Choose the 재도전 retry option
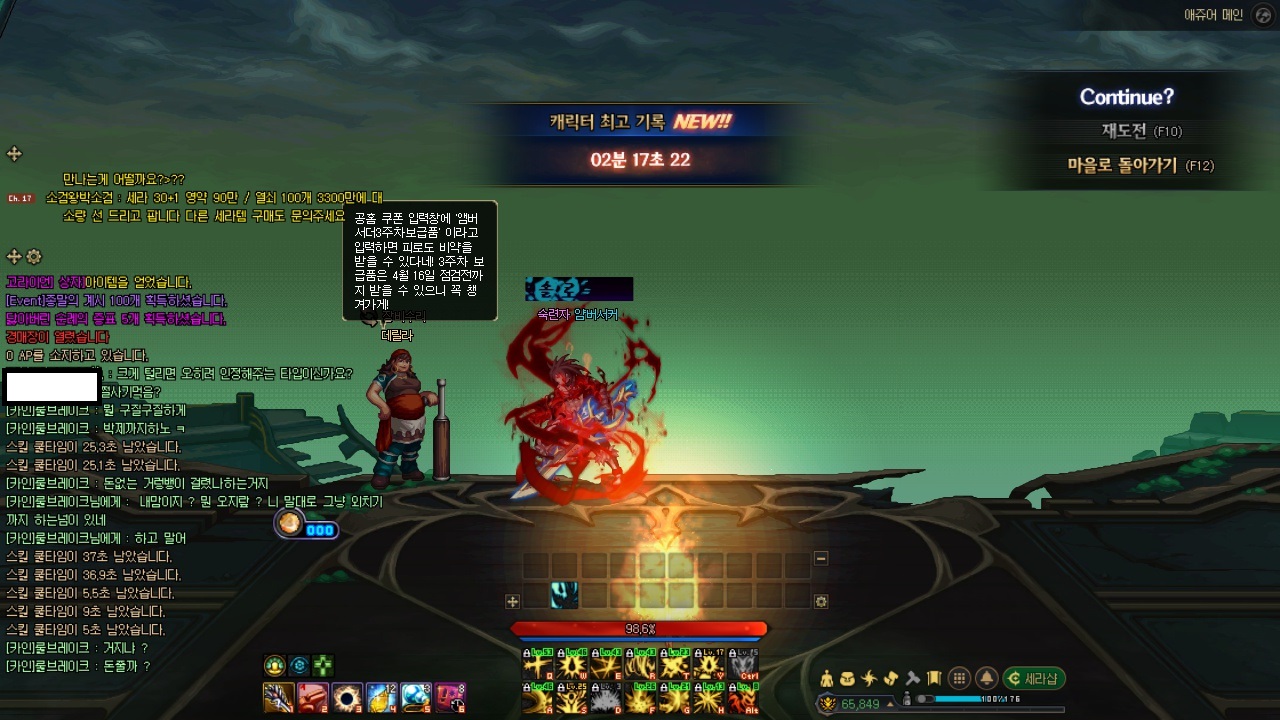The height and width of the screenshot is (720, 1280). (1127, 131)
